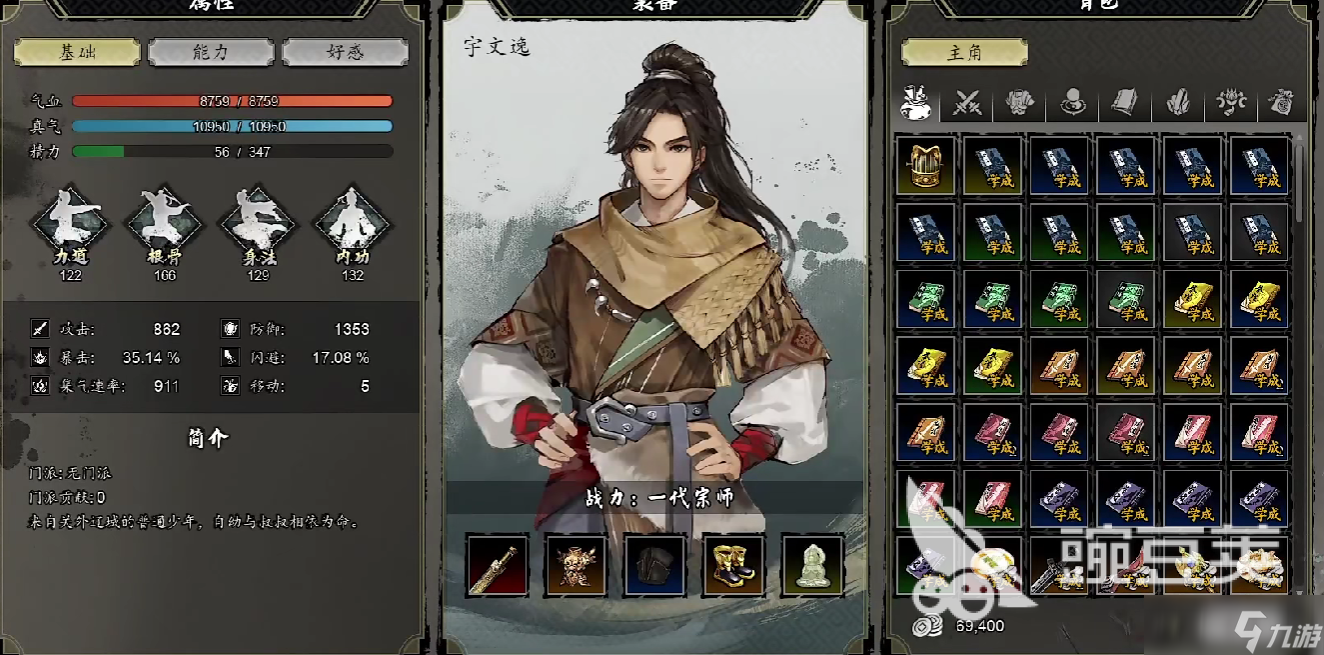Click the equipped dark helmet slot
This screenshot has height=655, width=1324.
click(655, 565)
